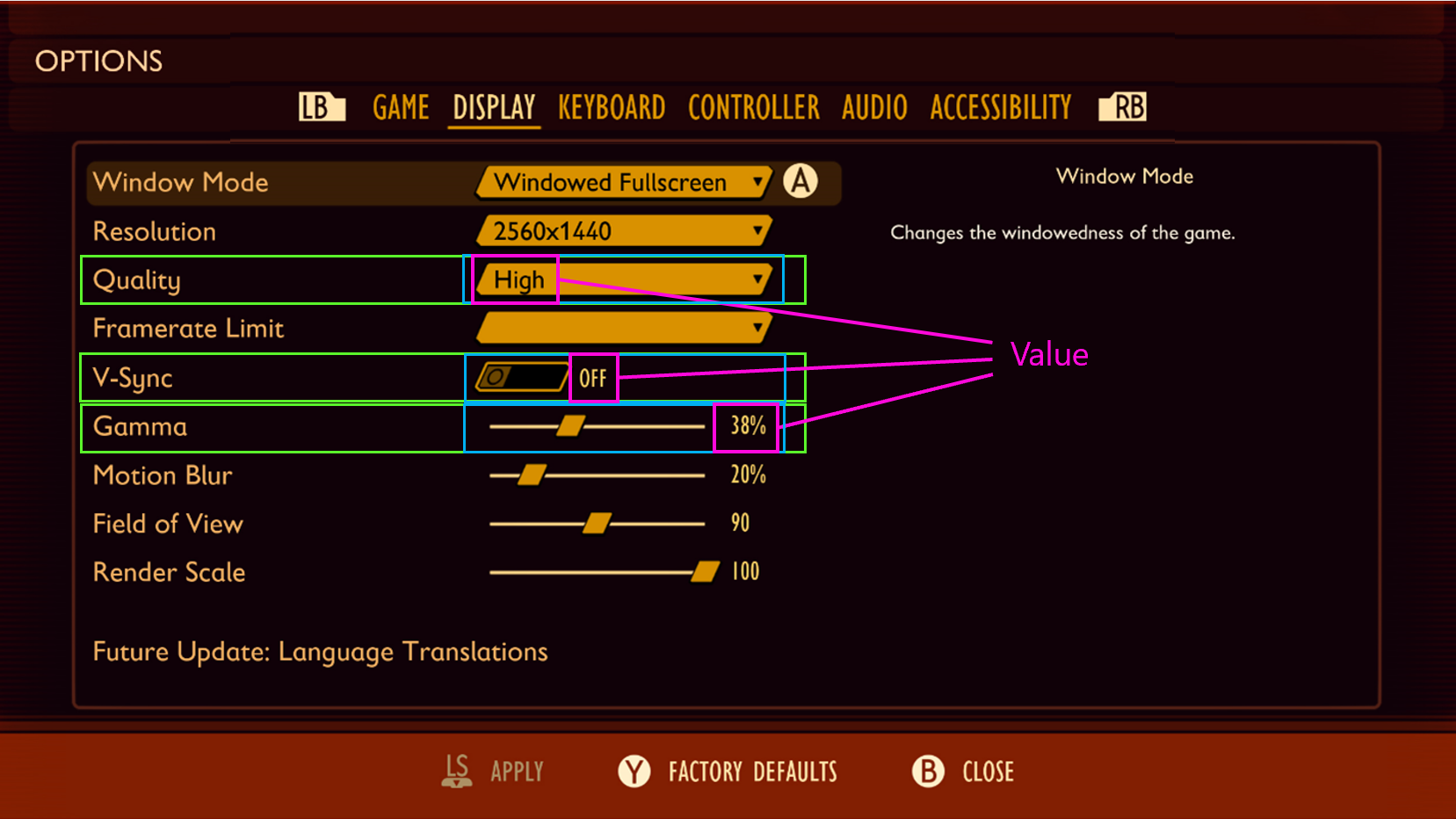
Task: Click the A button icon next to Window Mode
Action: tap(800, 182)
